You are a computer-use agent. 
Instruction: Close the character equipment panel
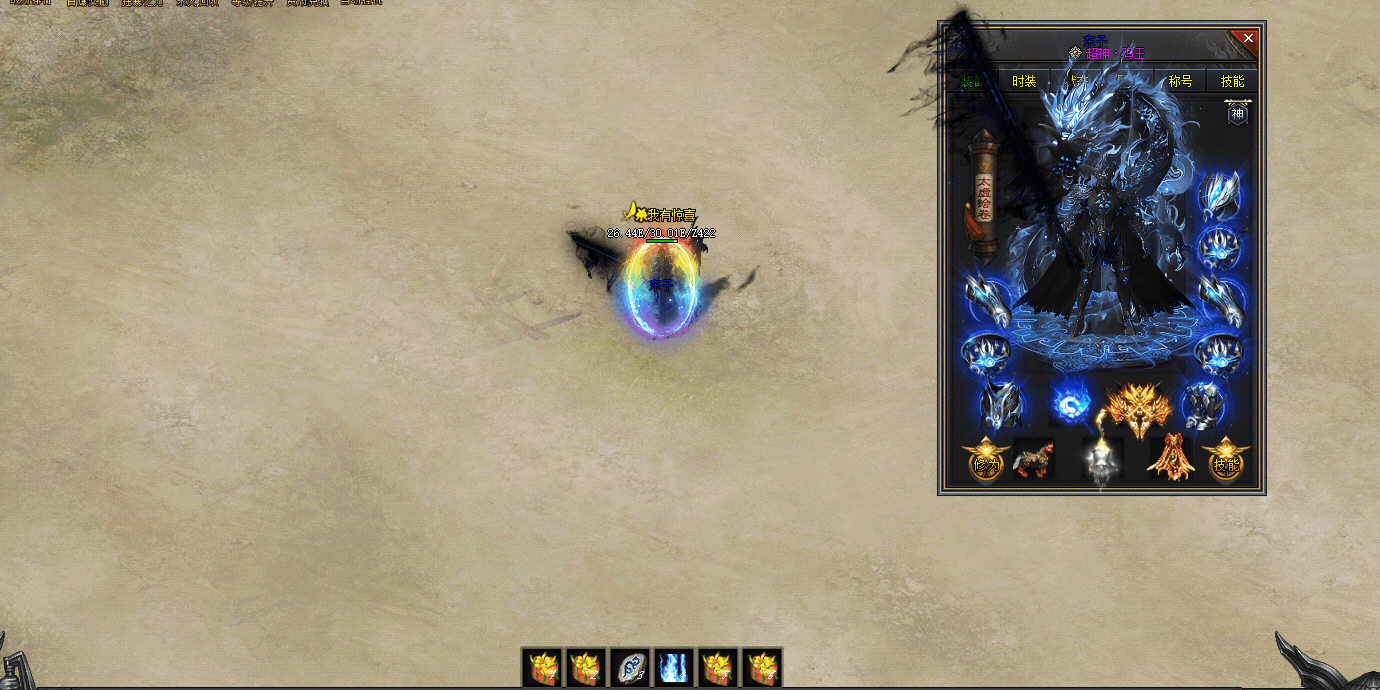(1248, 38)
